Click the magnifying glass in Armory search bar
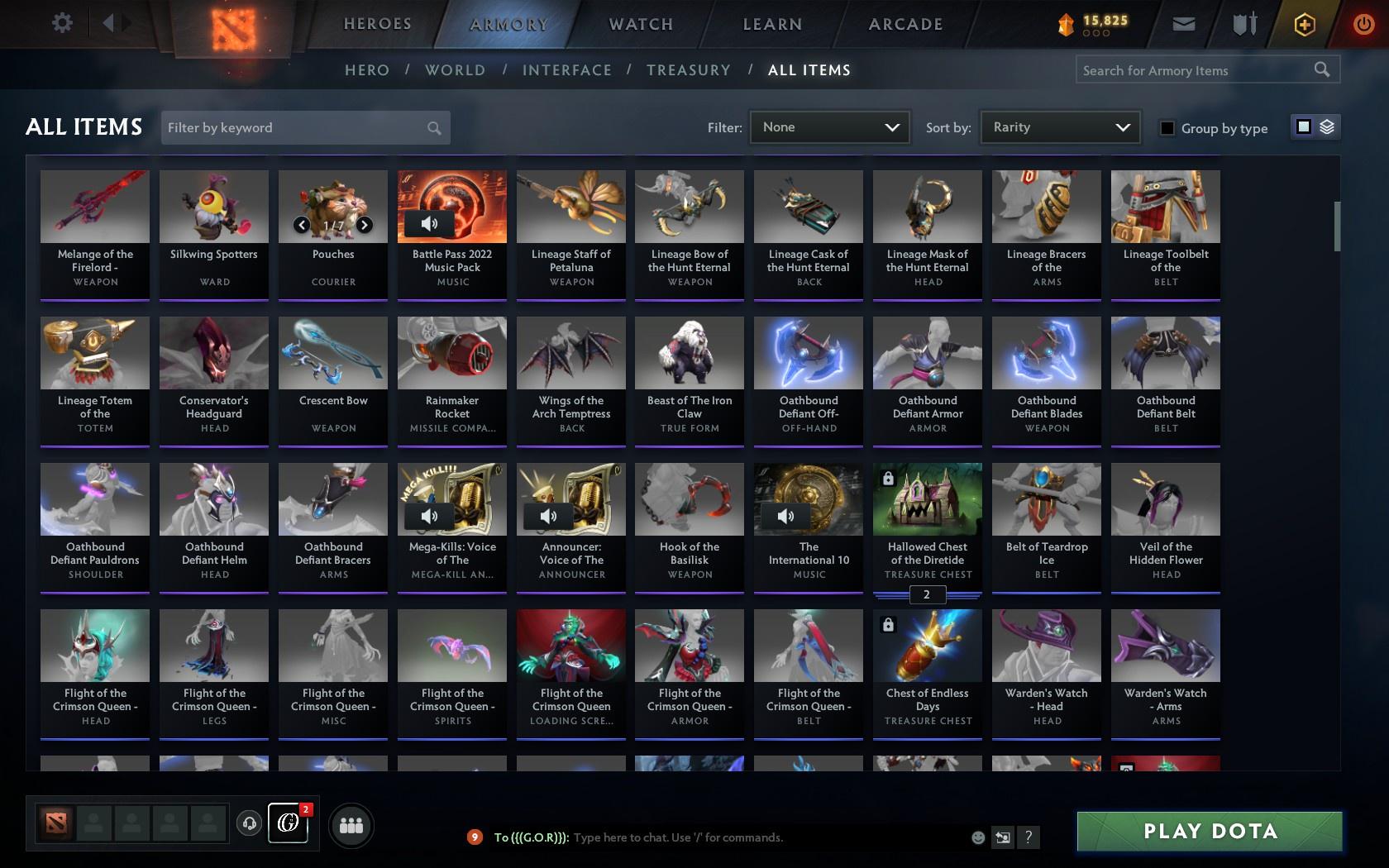This screenshot has height=868, width=1389. point(1321,69)
